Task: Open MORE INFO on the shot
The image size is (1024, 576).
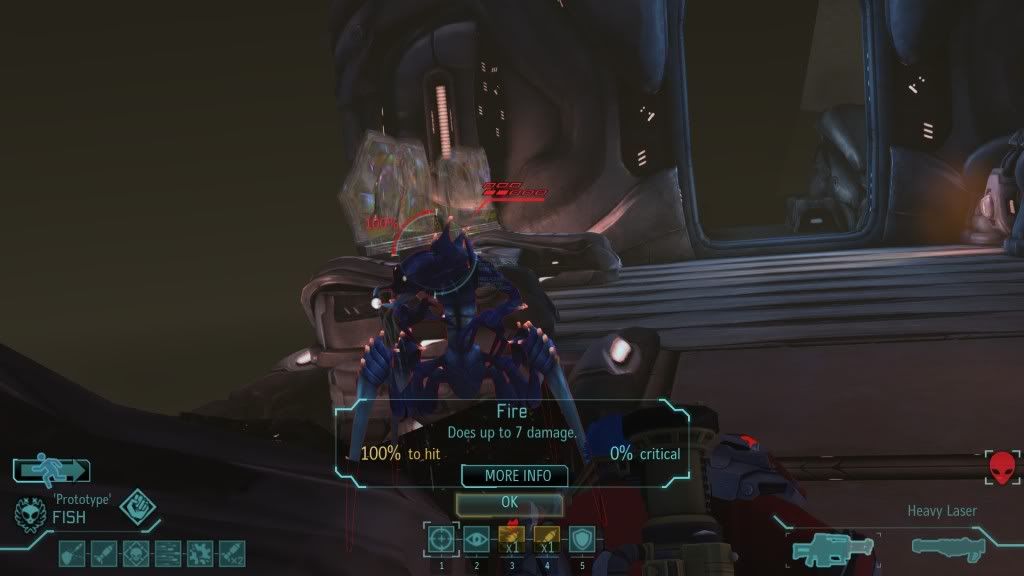Action: point(514,476)
